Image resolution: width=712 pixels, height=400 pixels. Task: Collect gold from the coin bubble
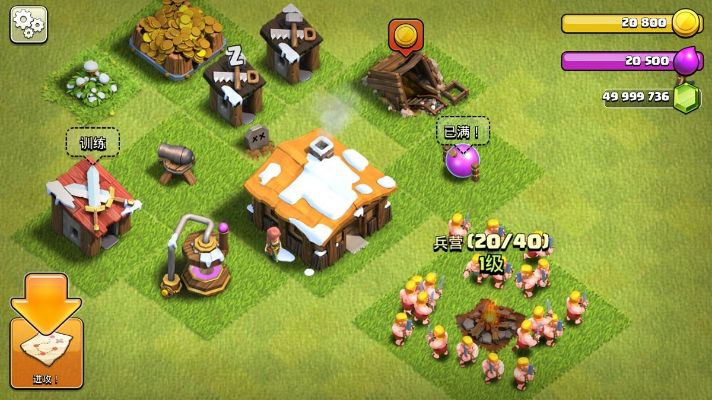coord(404,37)
